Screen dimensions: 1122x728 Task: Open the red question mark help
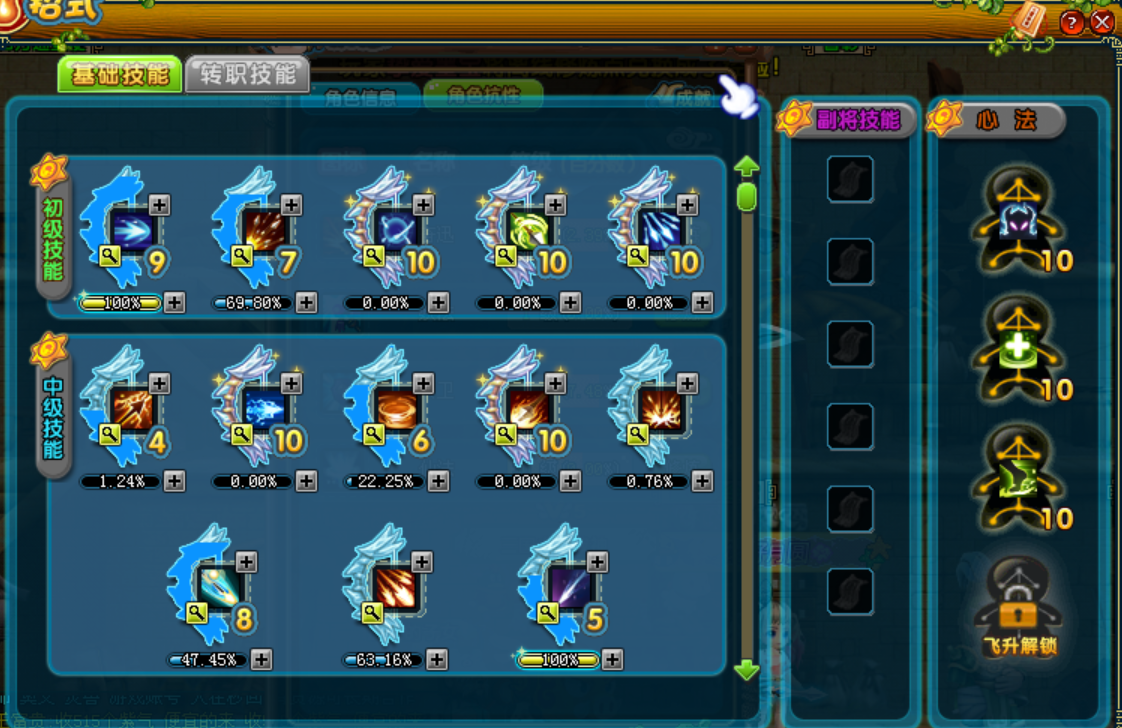click(x=1071, y=22)
